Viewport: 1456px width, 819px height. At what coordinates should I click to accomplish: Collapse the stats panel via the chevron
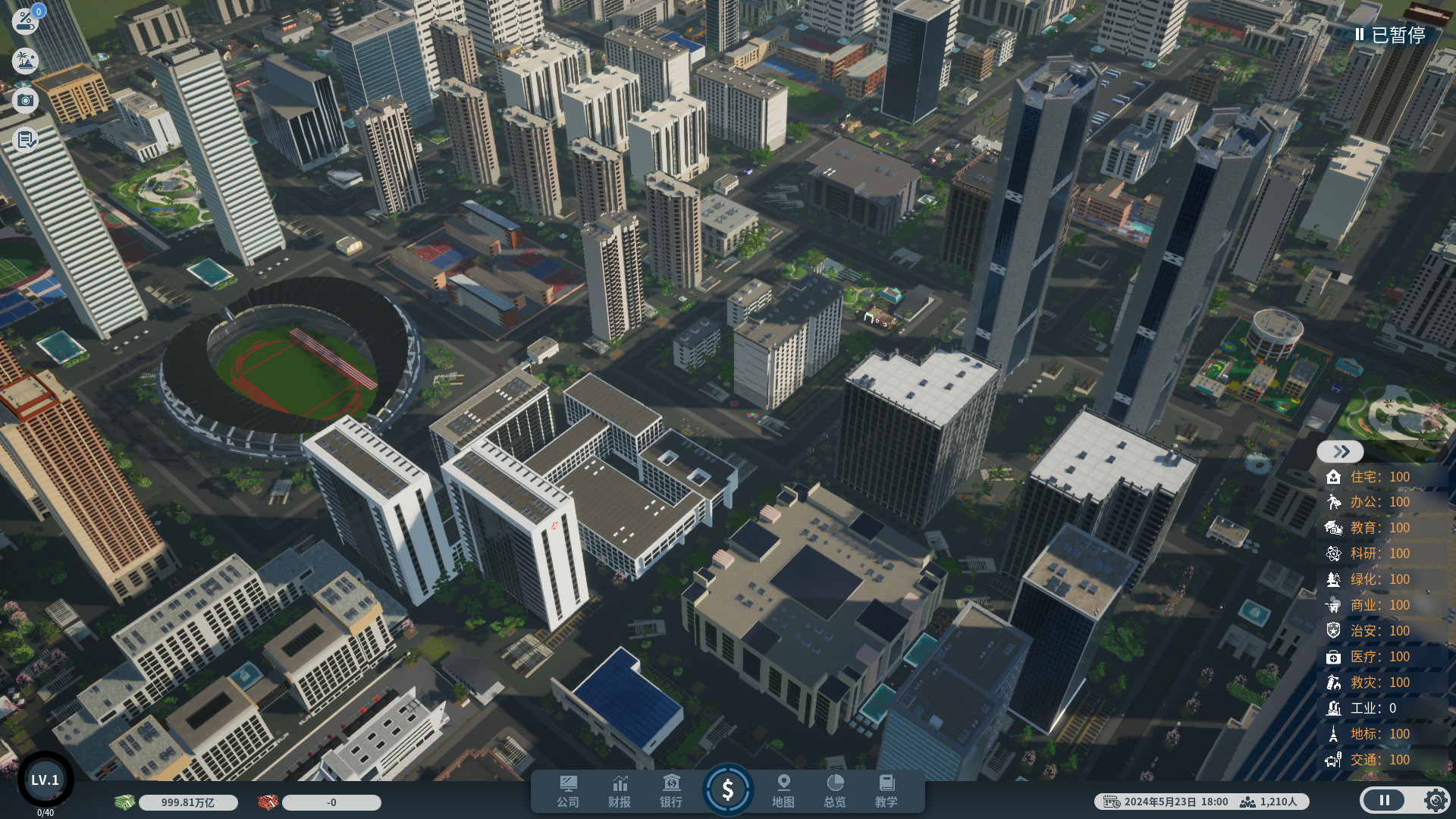pos(1340,451)
